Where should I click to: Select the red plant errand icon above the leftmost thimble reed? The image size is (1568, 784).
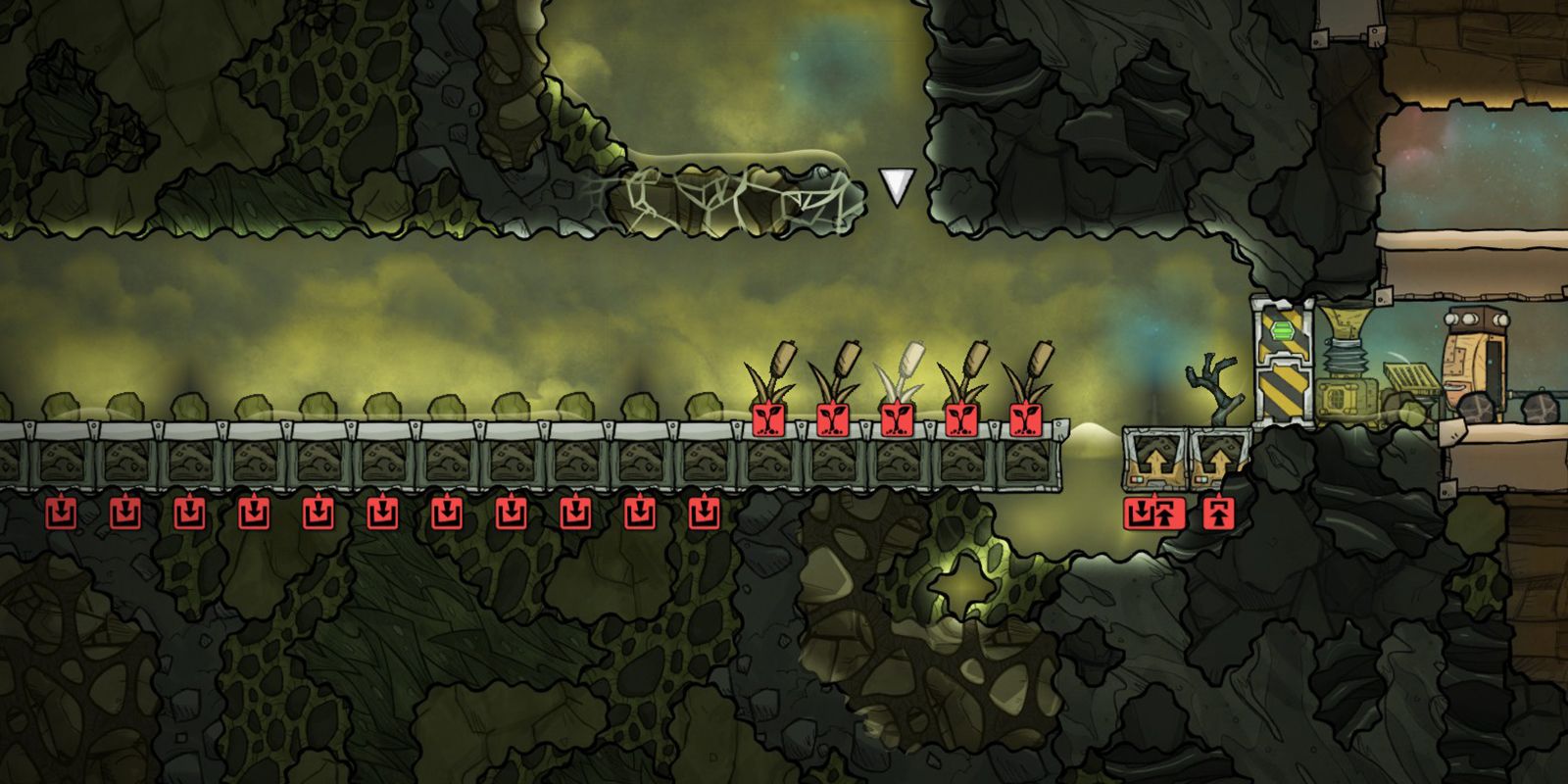point(771,416)
